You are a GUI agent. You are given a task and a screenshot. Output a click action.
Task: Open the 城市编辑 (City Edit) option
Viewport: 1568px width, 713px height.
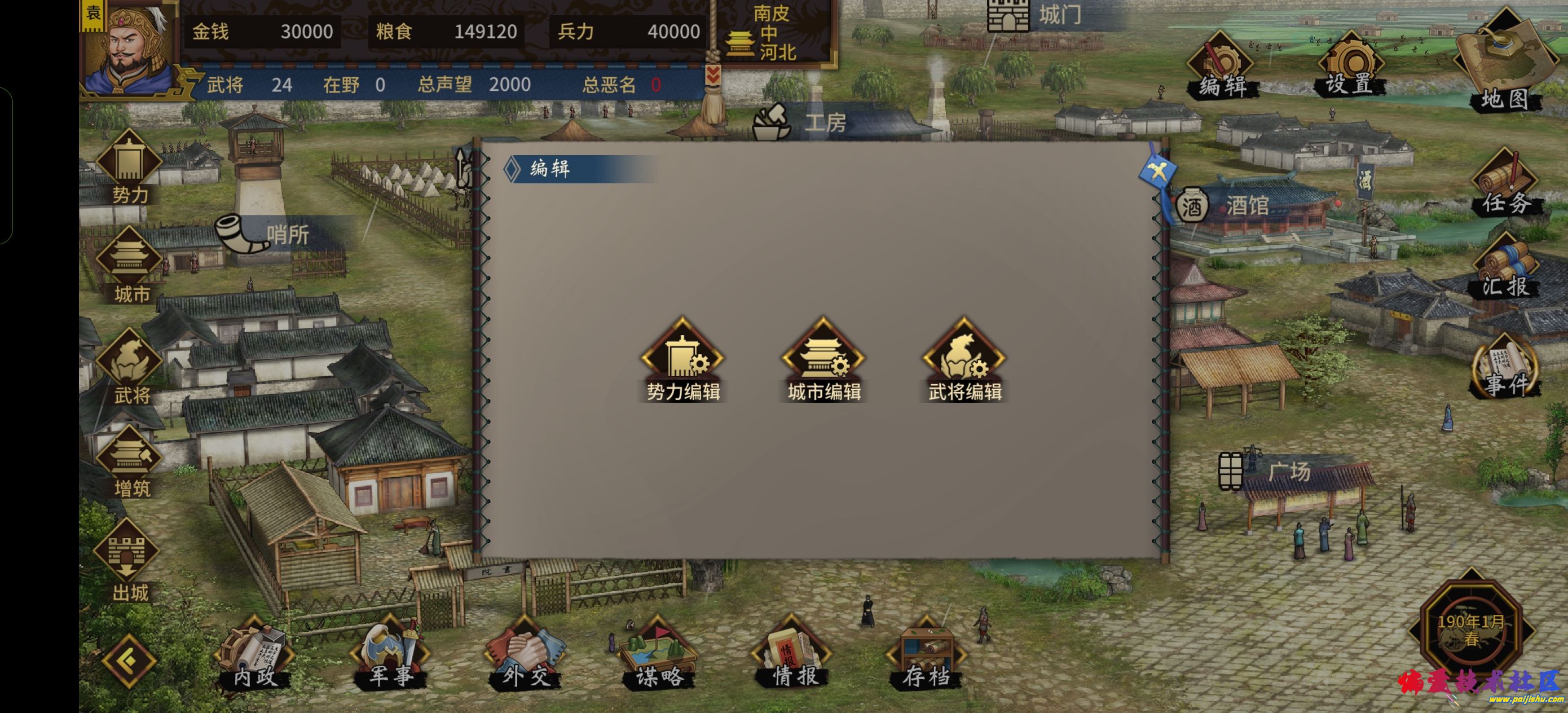823,359
